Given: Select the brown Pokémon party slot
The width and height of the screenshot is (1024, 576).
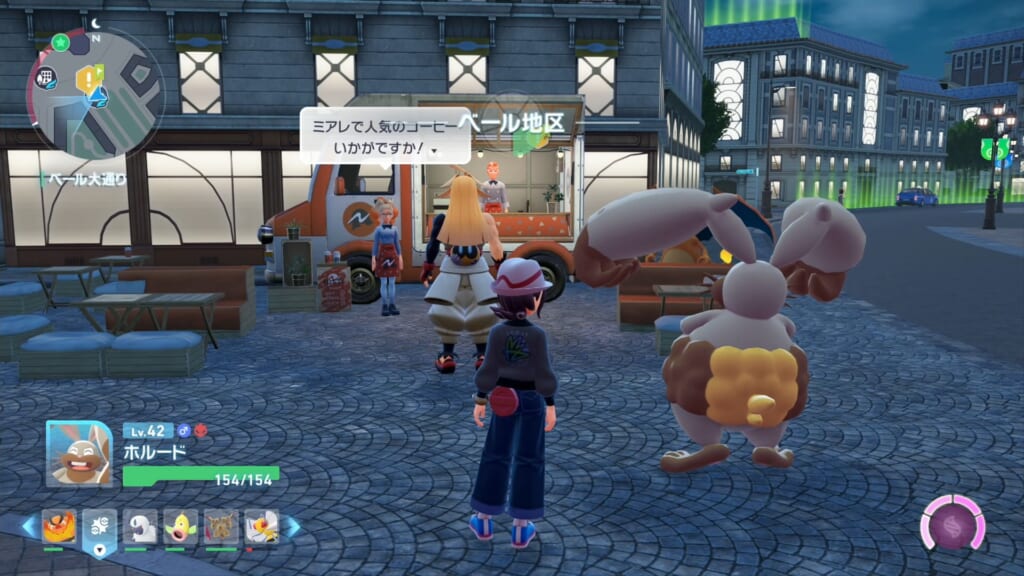Looking at the screenshot, I should [x=221, y=526].
